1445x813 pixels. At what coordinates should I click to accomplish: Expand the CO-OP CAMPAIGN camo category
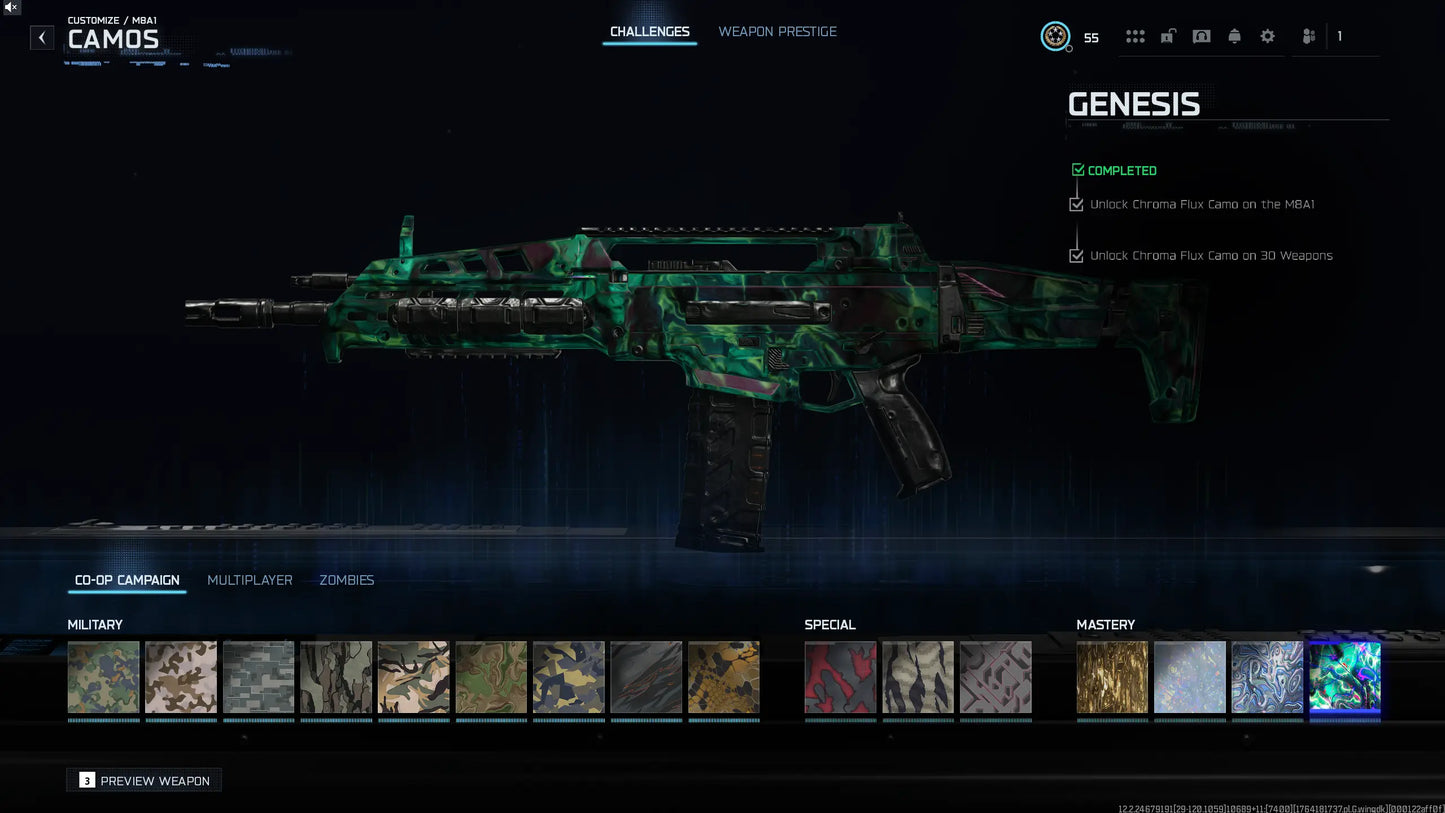(126, 580)
